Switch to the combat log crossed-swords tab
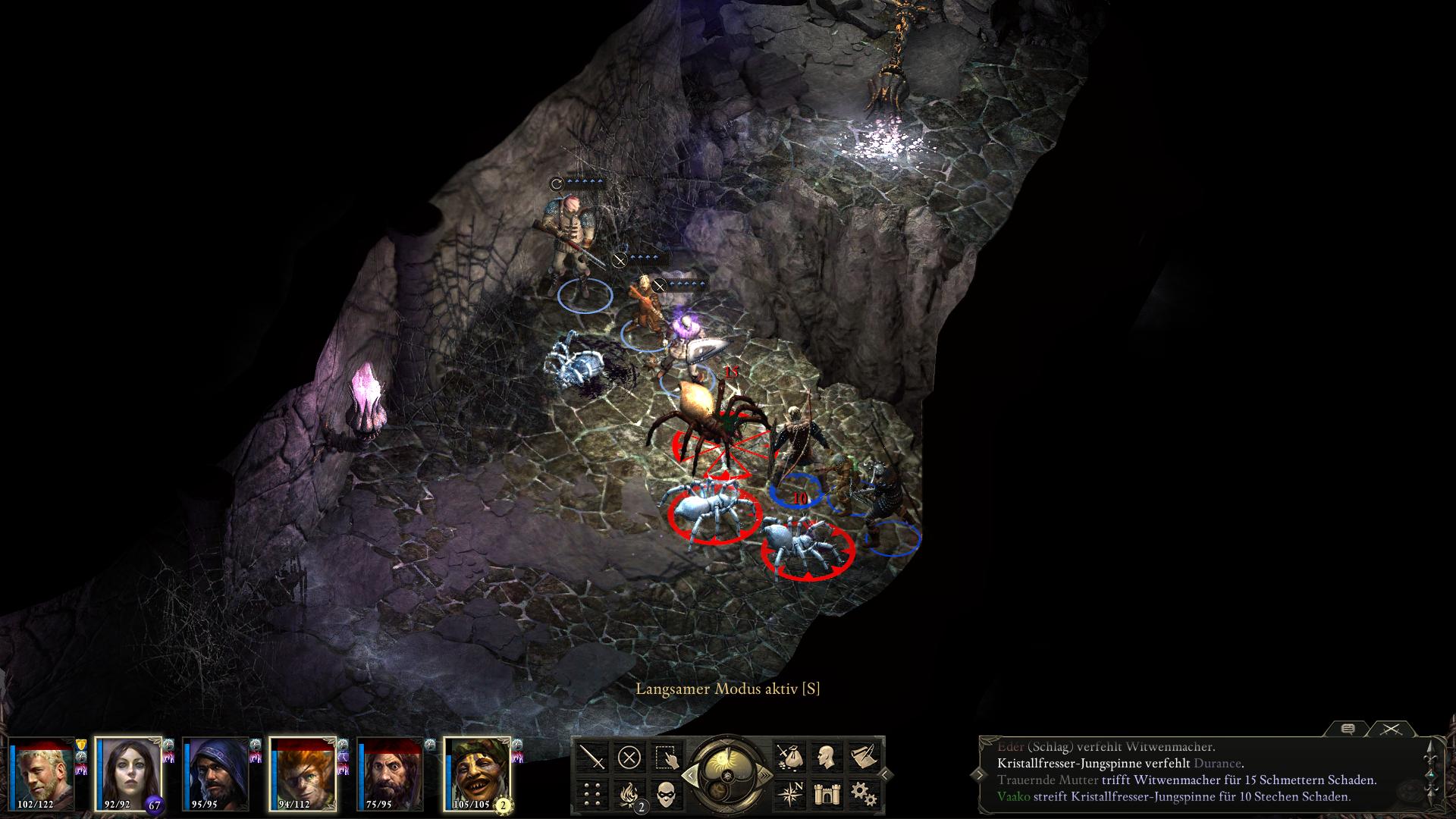The height and width of the screenshot is (819, 1456). pos(1391,730)
